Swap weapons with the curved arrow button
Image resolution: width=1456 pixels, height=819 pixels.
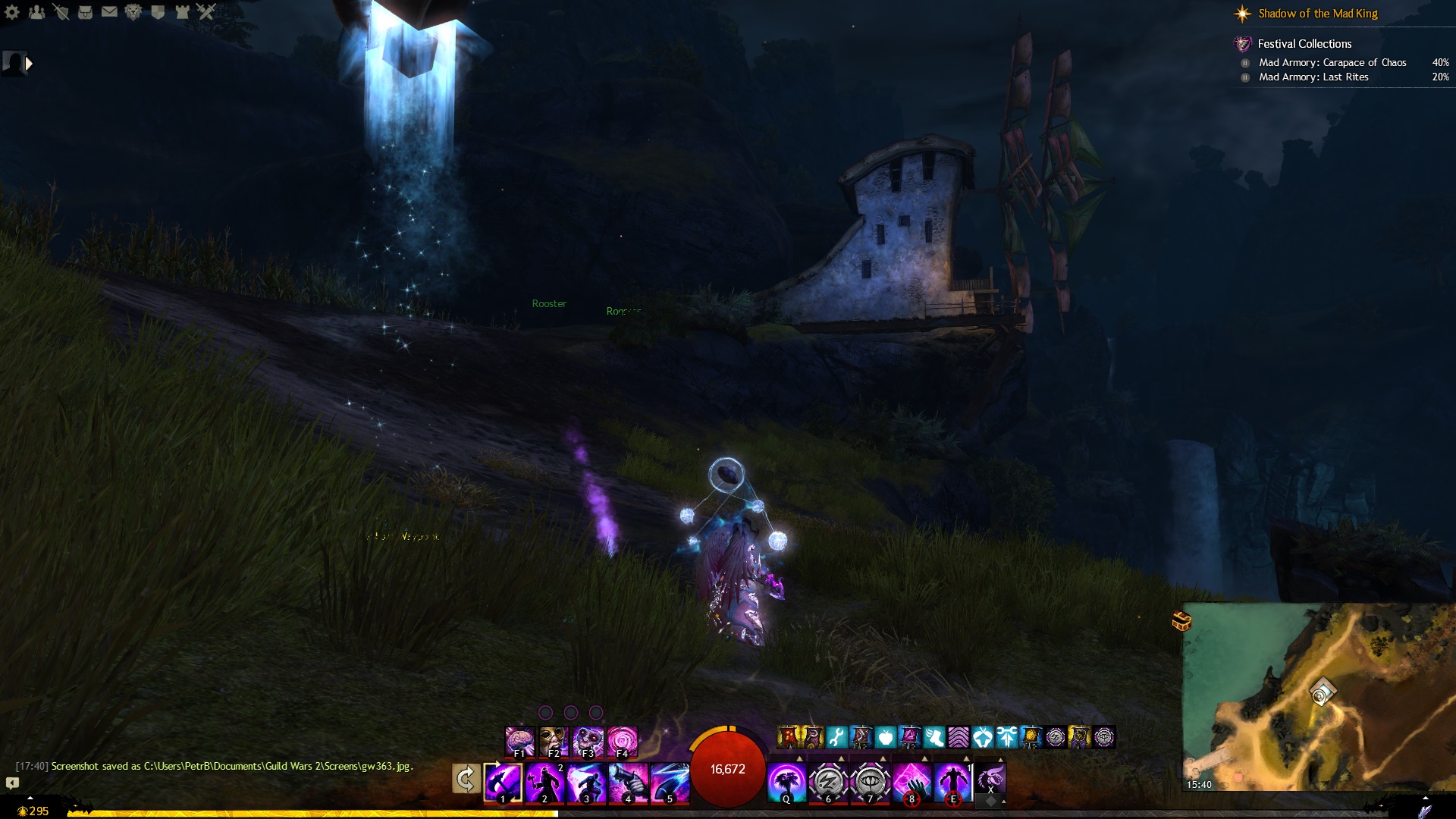[466, 779]
